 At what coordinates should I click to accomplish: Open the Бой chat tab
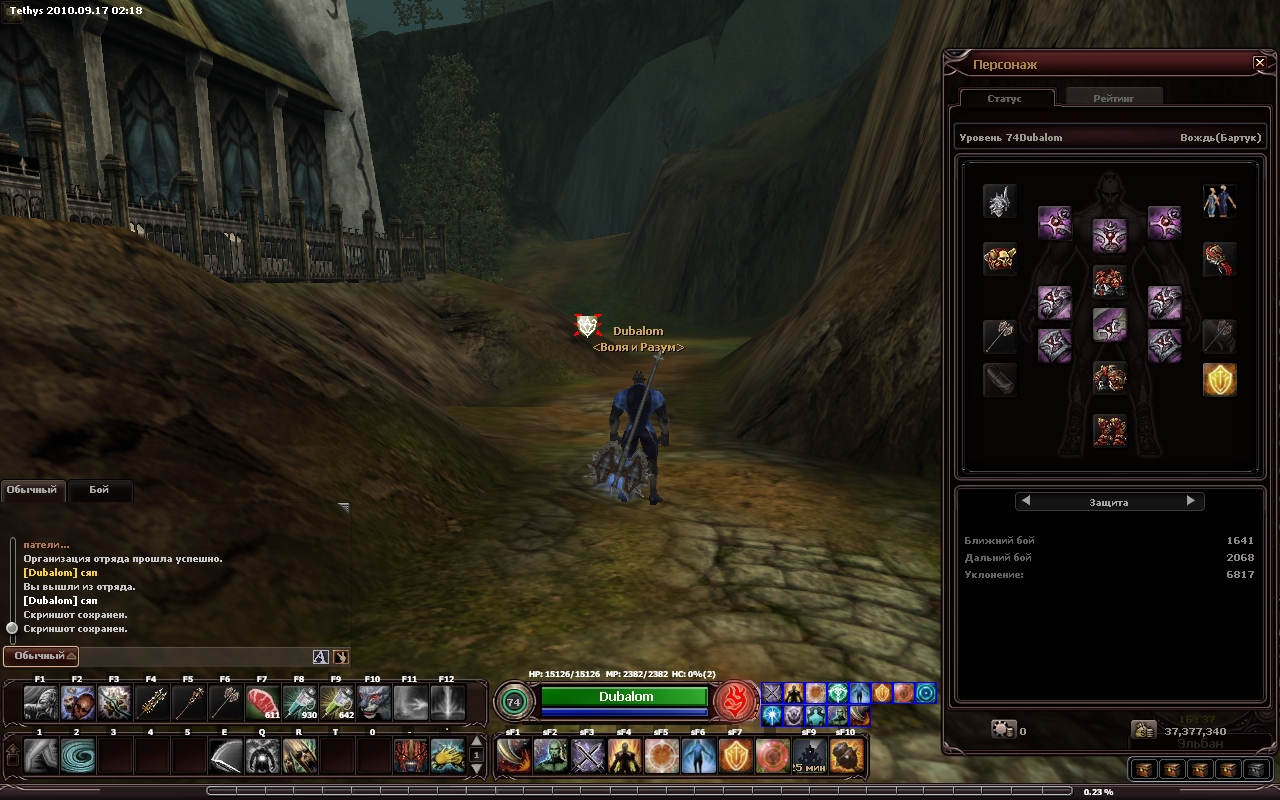99,490
